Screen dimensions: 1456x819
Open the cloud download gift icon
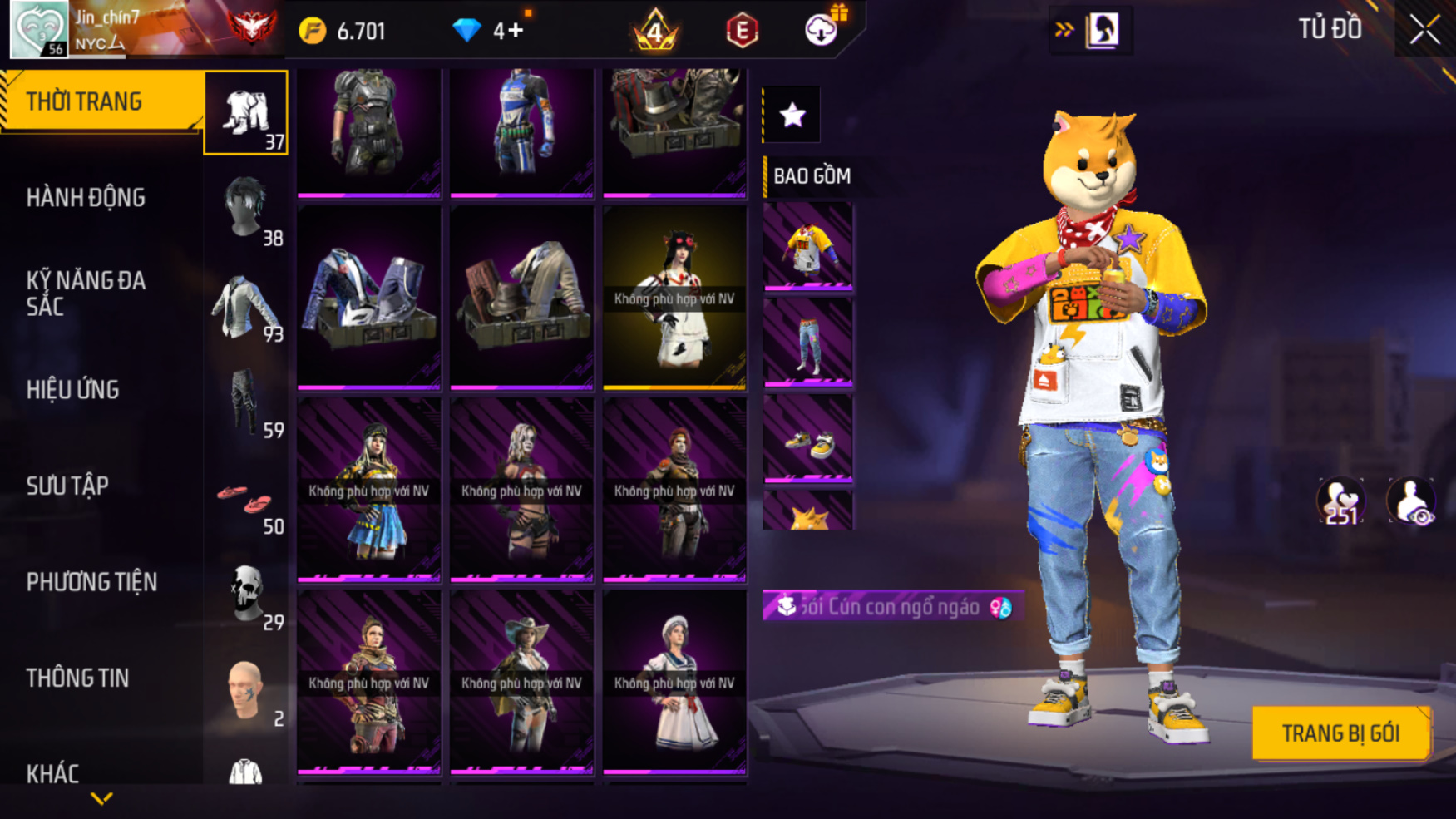pos(822,30)
